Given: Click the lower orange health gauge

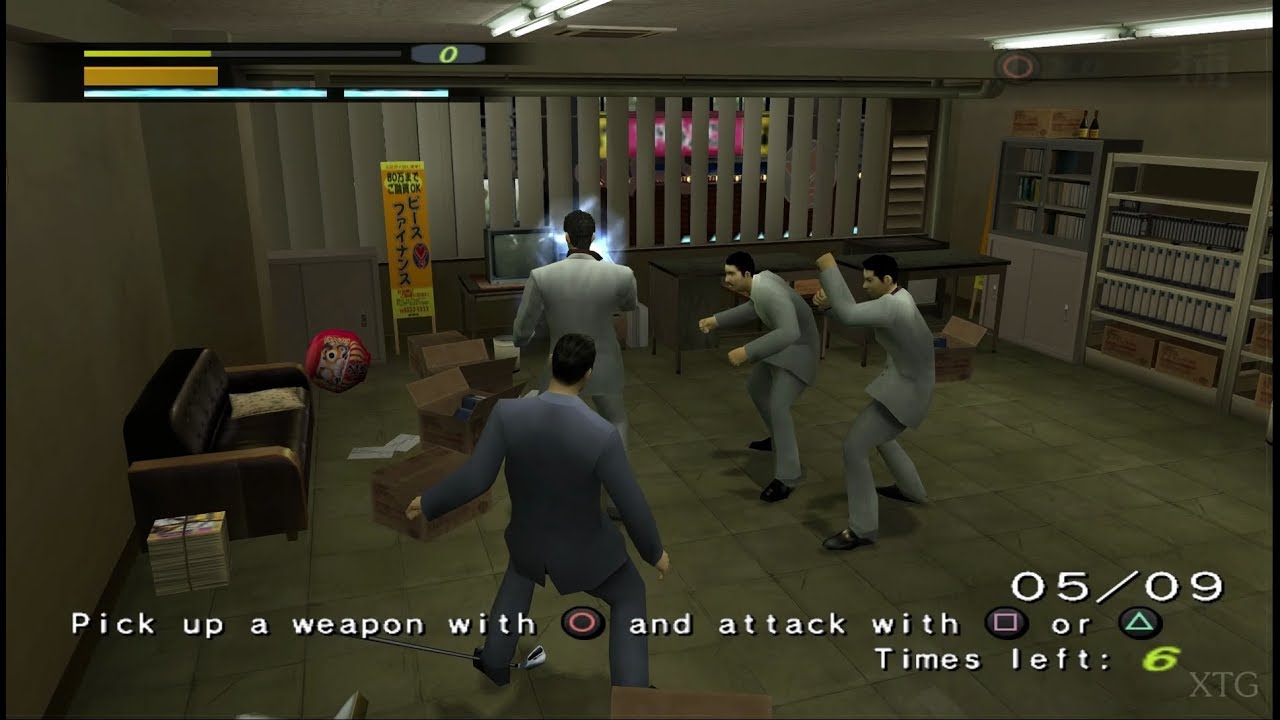Looking at the screenshot, I should (x=148, y=75).
